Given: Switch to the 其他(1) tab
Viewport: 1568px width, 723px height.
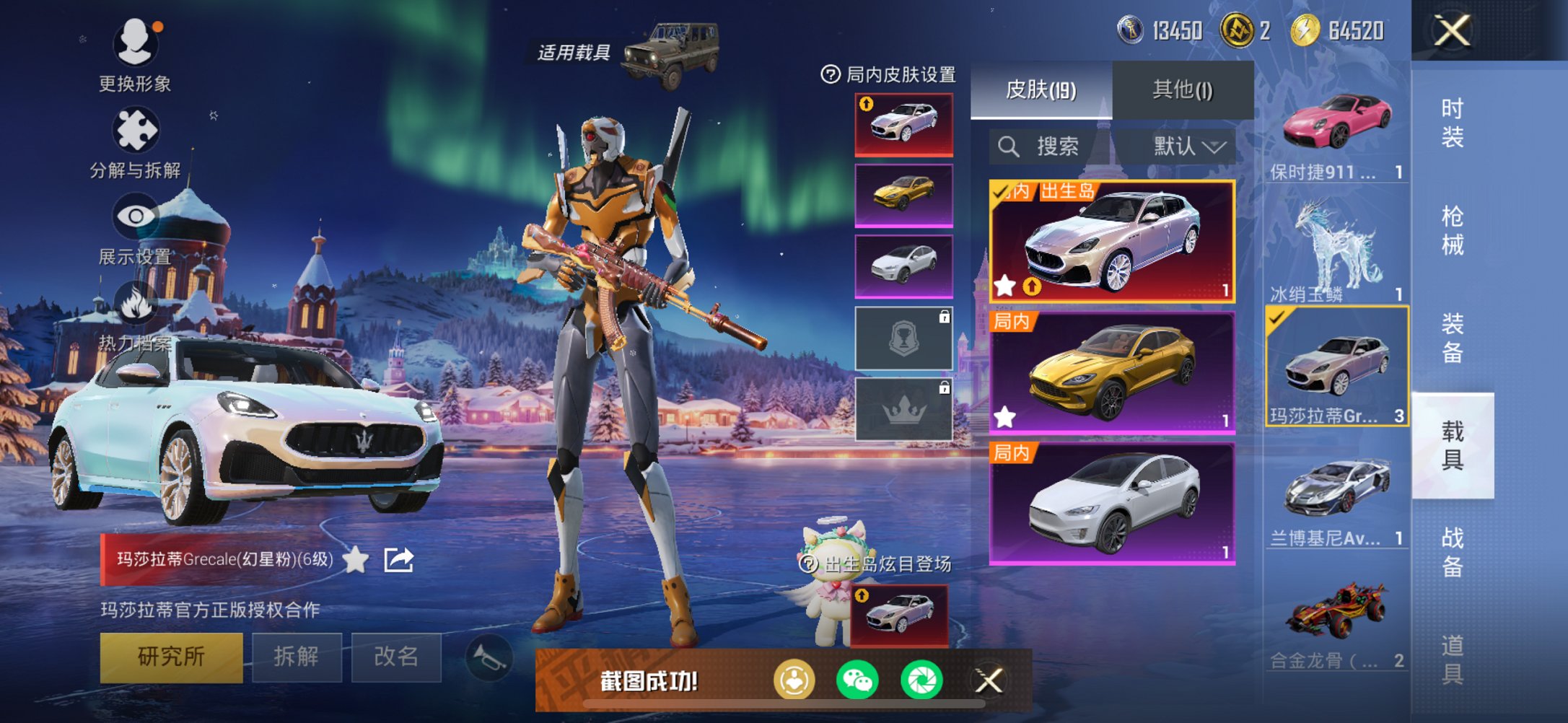Looking at the screenshot, I should point(1181,89).
